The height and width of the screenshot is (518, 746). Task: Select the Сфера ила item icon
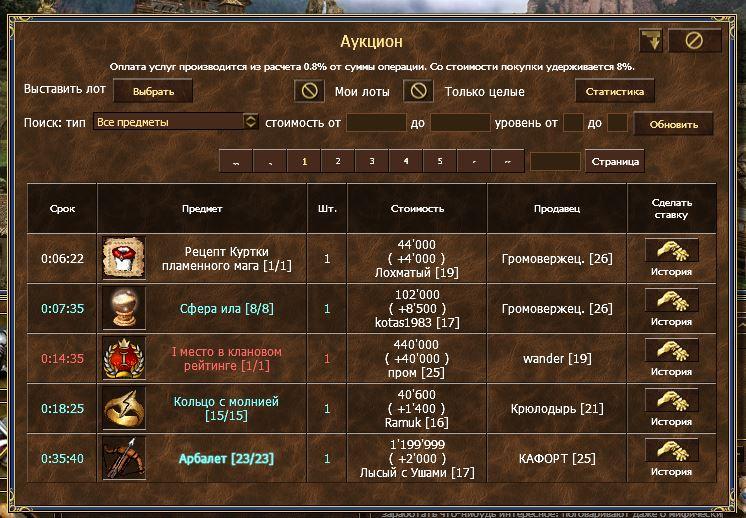click(x=124, y=308)
